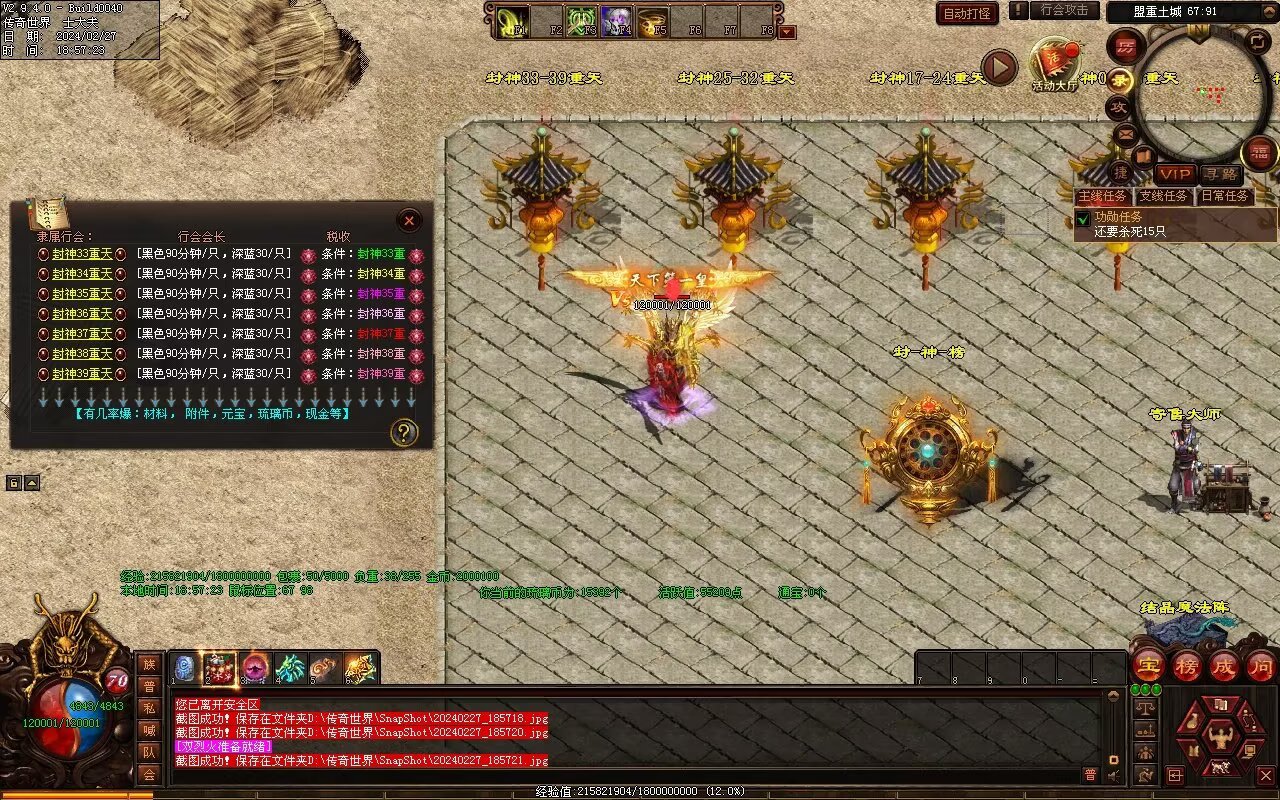Open the VIP button below the minimap
Image resolution: width=1280 pixels, height=800 pixels.
(1176, 174)
